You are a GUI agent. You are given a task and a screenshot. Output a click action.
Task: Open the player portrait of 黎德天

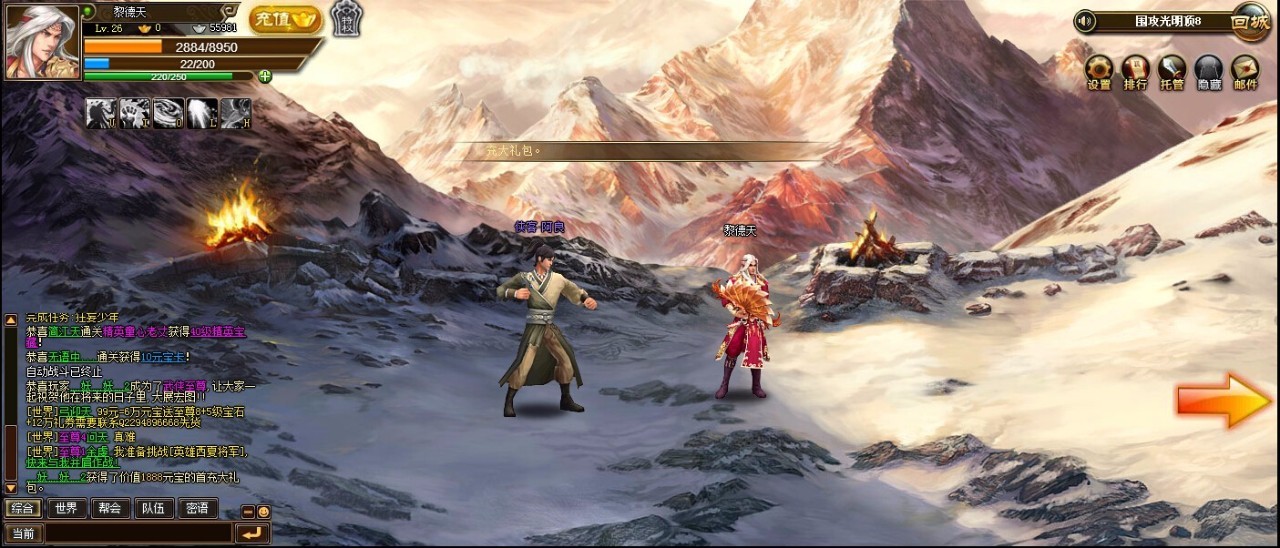pos(42,42)
